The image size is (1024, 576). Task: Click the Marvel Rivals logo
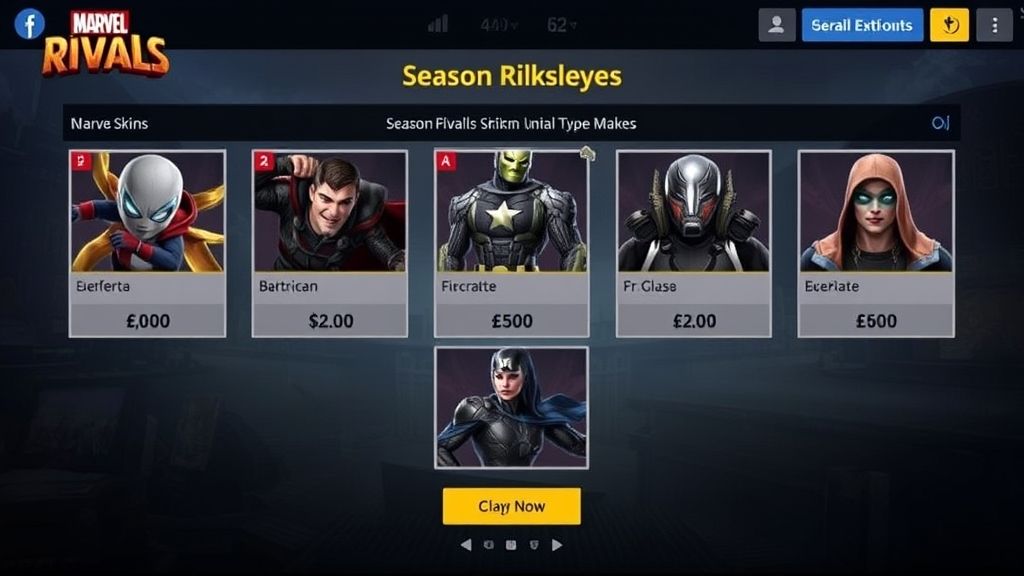tap(105, 43)
